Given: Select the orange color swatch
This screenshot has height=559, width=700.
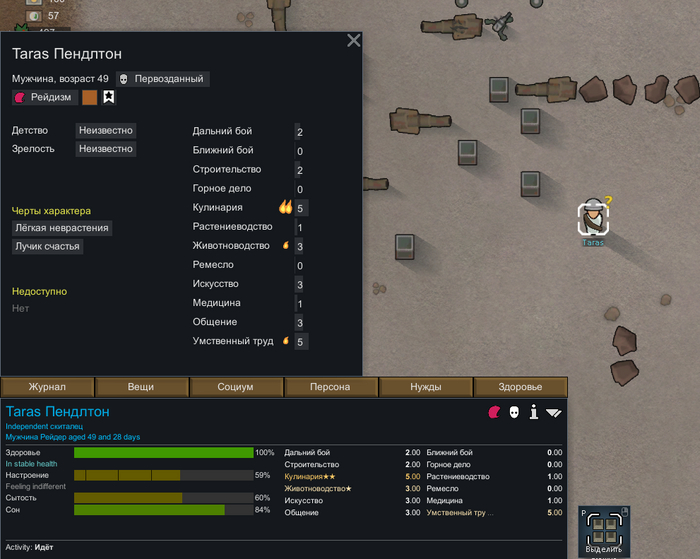Looking at the screenshot, I should coord(90,97).
